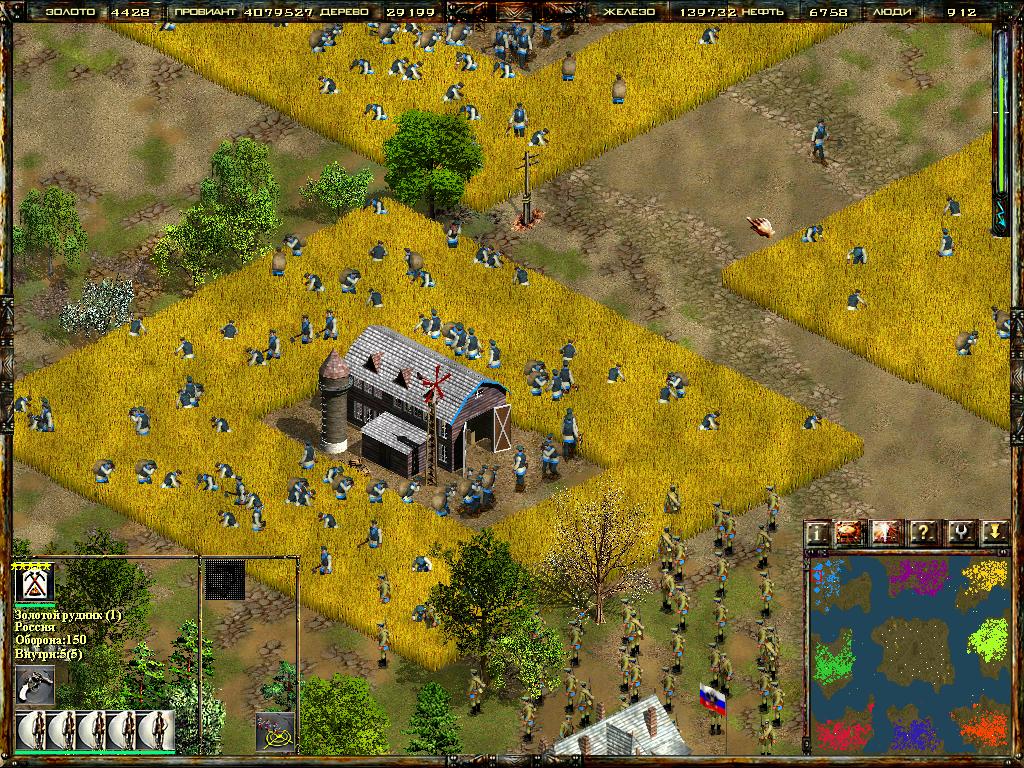Click the minimap to move the view
1024x768 pixels.
tap(908, 653)
